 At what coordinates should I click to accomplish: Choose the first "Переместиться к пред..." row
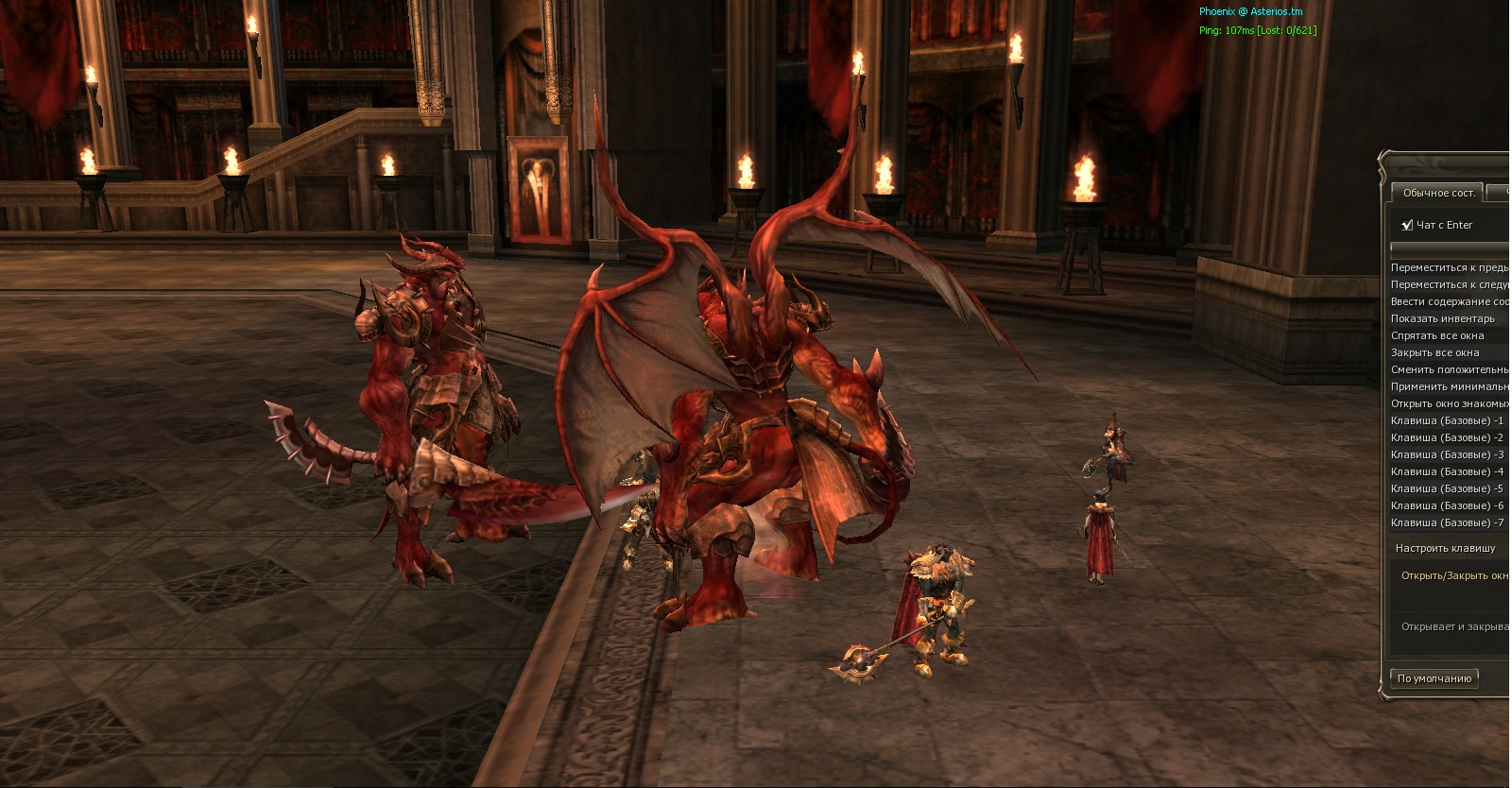click(x=1449, y=267)
